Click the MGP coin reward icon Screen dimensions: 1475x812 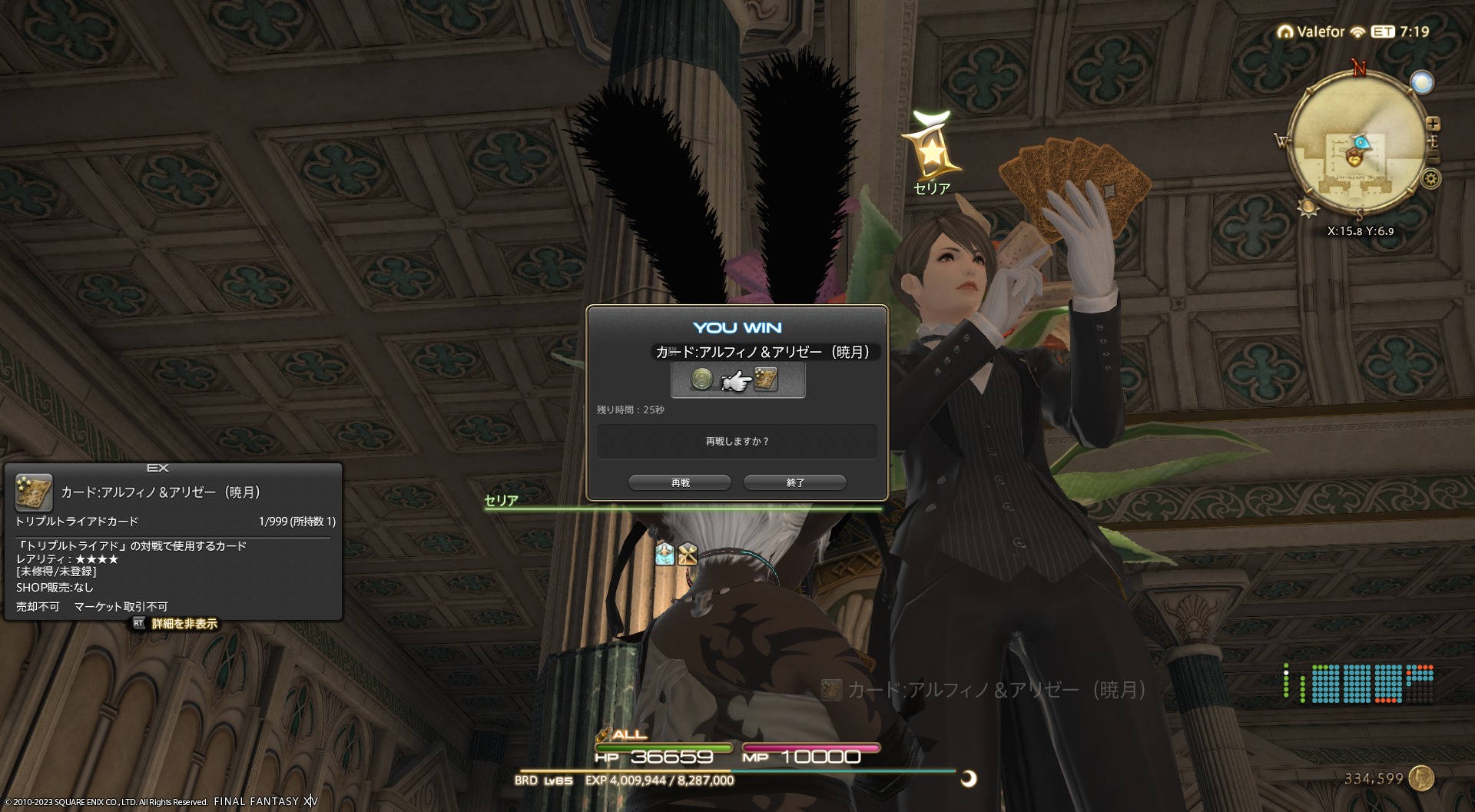coord(701,379)
